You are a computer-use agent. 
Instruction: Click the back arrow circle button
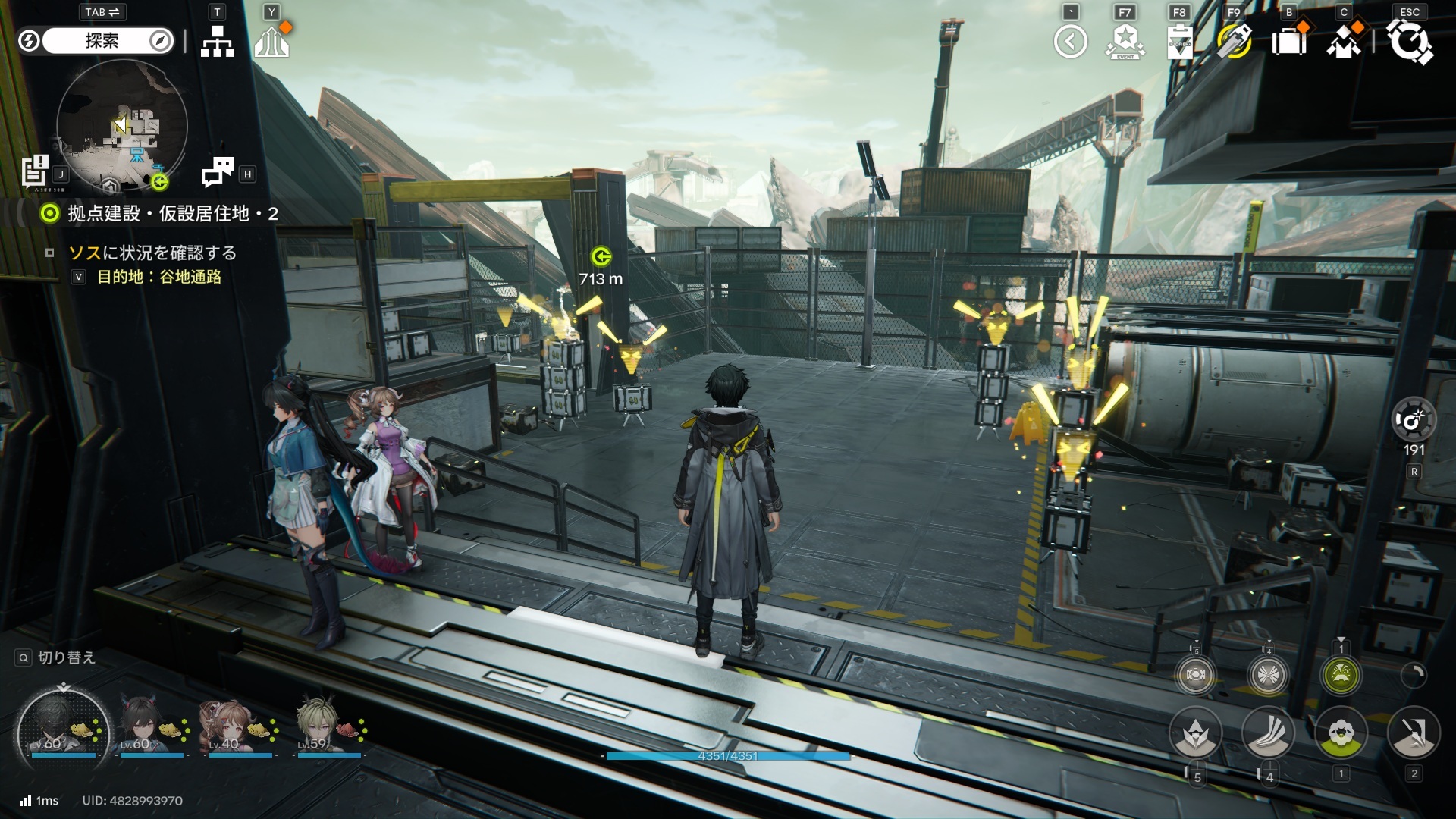[1070, 42]
